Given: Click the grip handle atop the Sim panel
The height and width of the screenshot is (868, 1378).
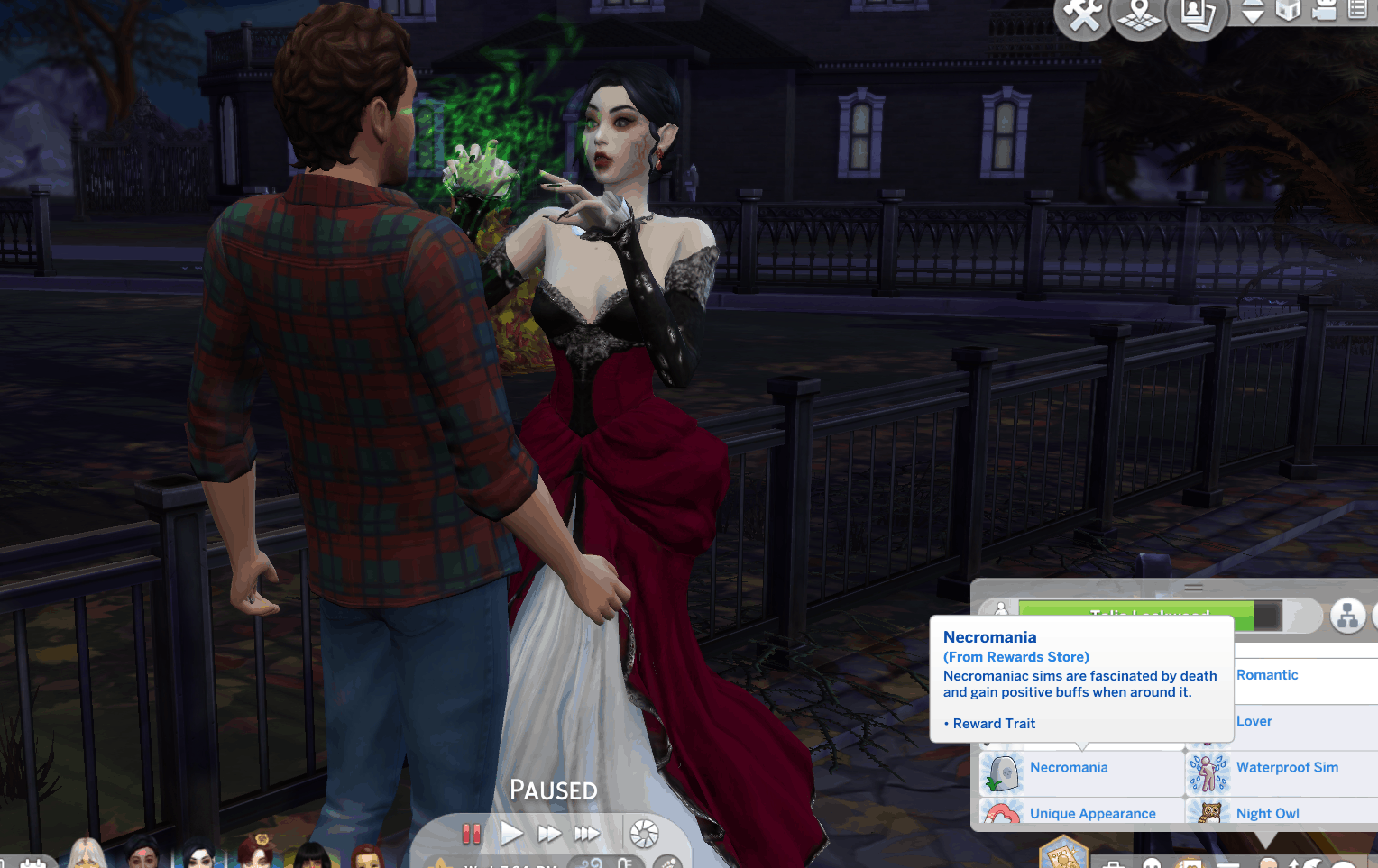Looking at the screenshot, I should (1193, 587).
